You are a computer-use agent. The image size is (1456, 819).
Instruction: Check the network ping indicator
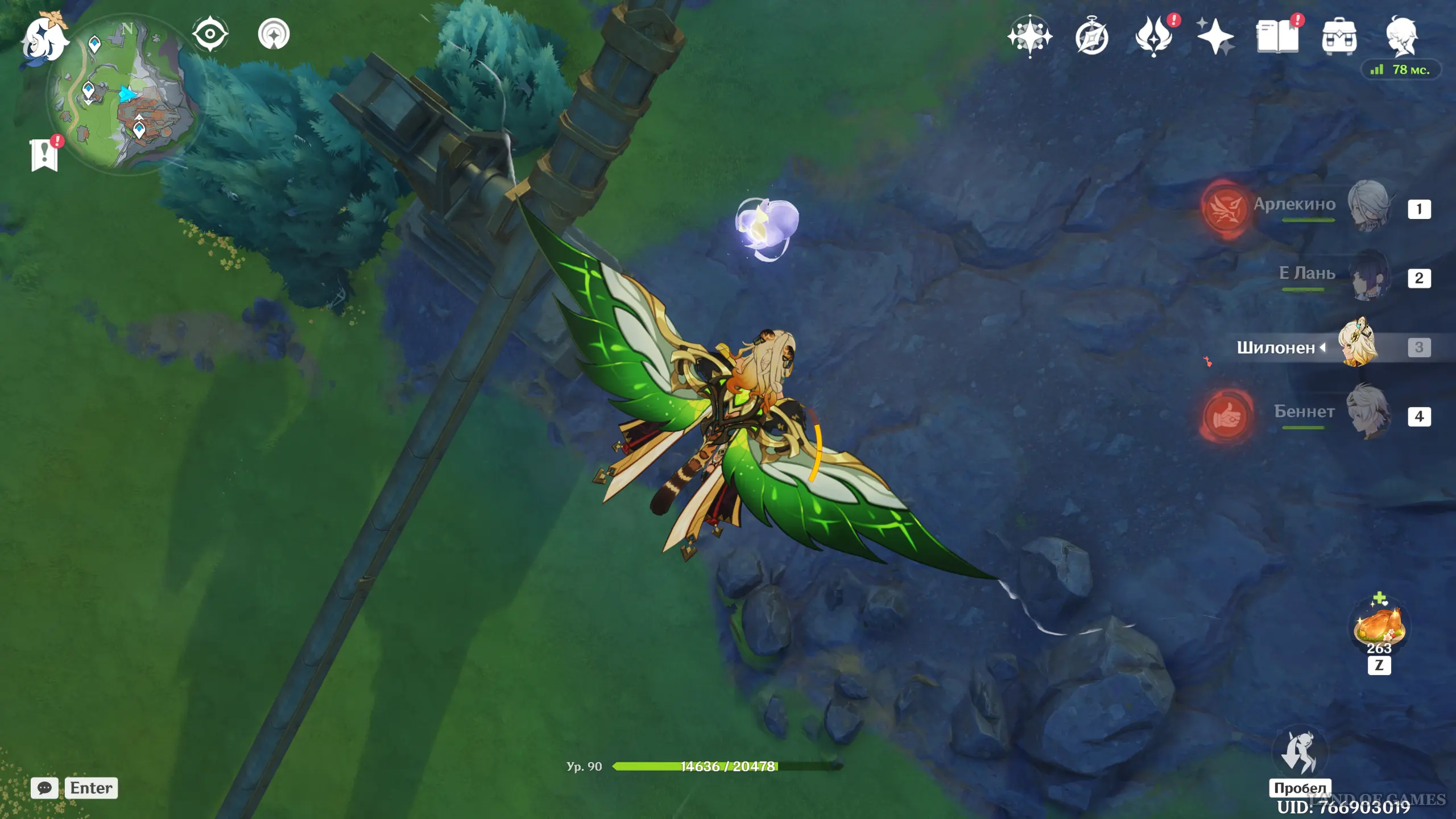pyautogui.click(x=1400, y=70)
